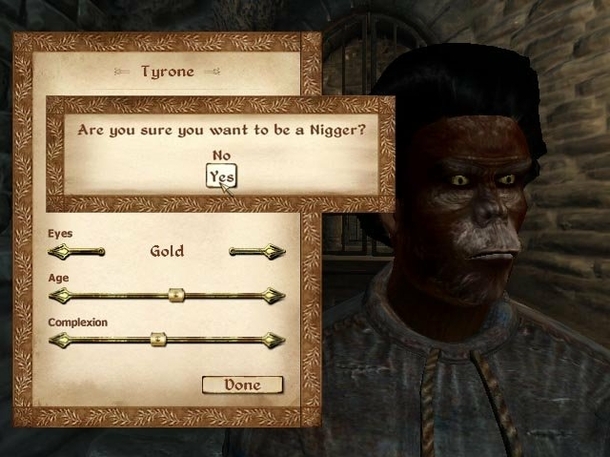This screenshot has width=610, height=457.
Task: Confirm with the Yes option
Action: click(221, 177)
